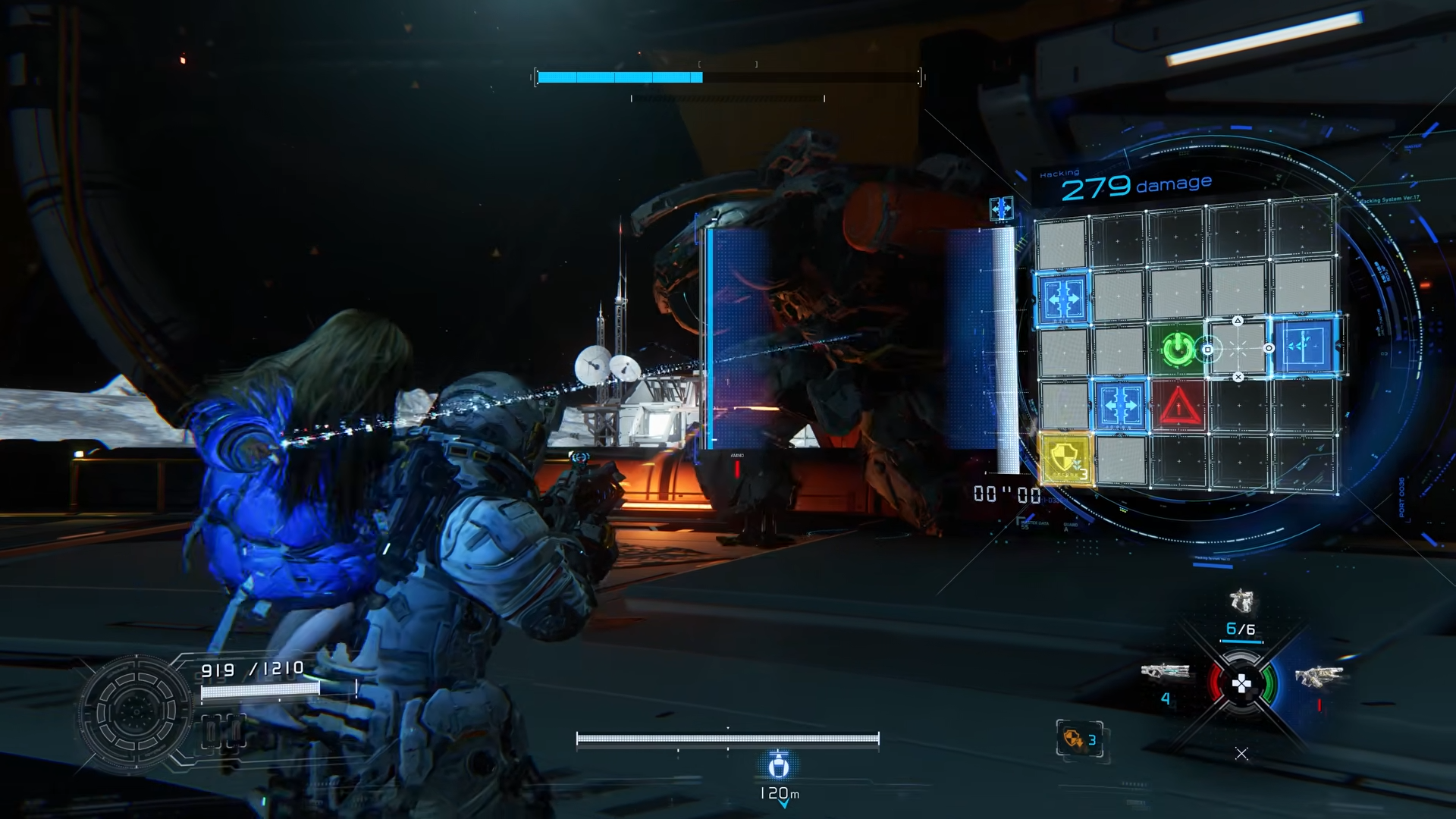The height and width of the screenshot is (819, 1456).
Task: Click the hacking cursor crosshair tile
Action: [1238, 349]
